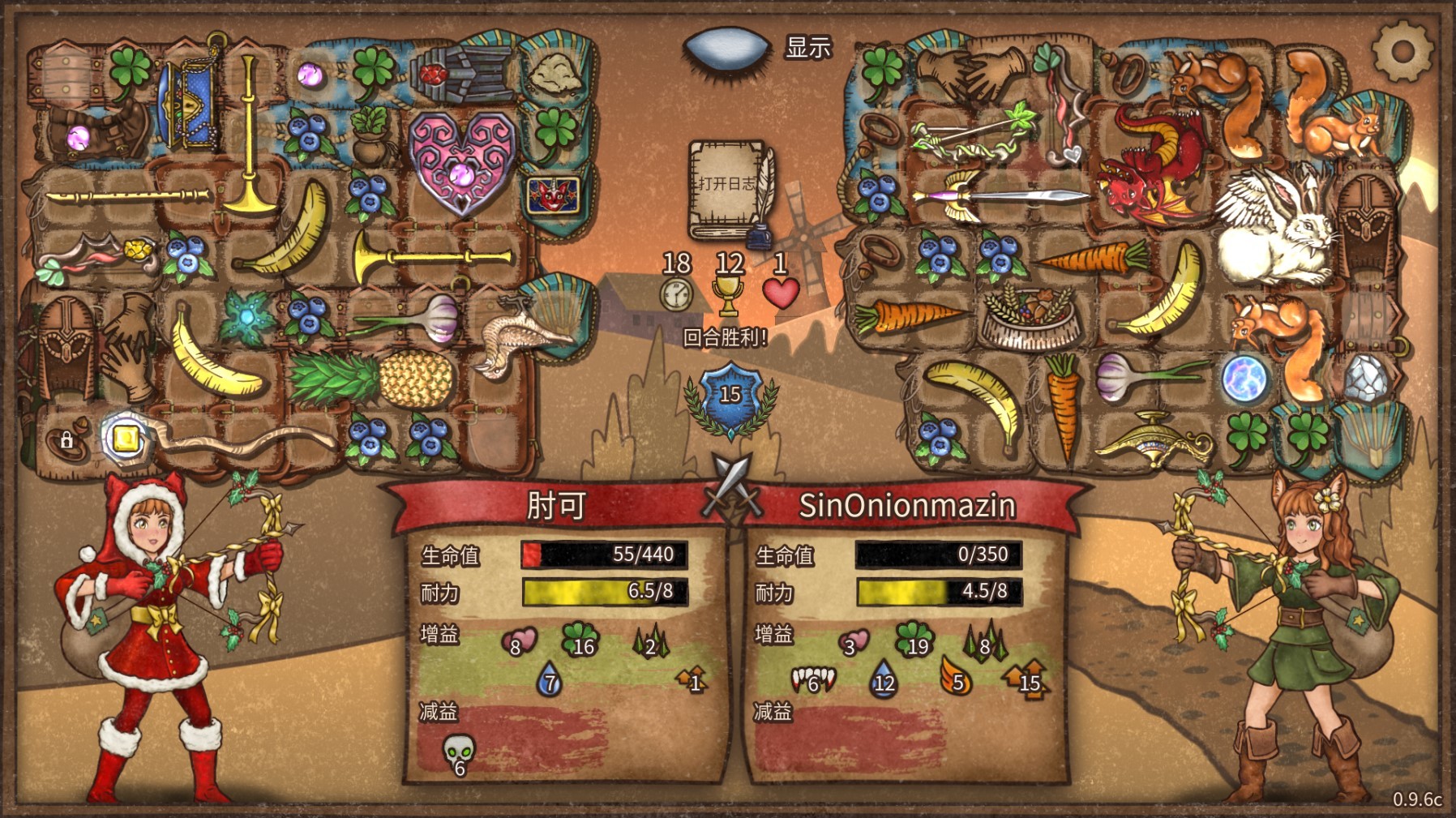1456x818 pixels.
Task: Check the green skull debuff icon
Action: click(x=459, y=754)
